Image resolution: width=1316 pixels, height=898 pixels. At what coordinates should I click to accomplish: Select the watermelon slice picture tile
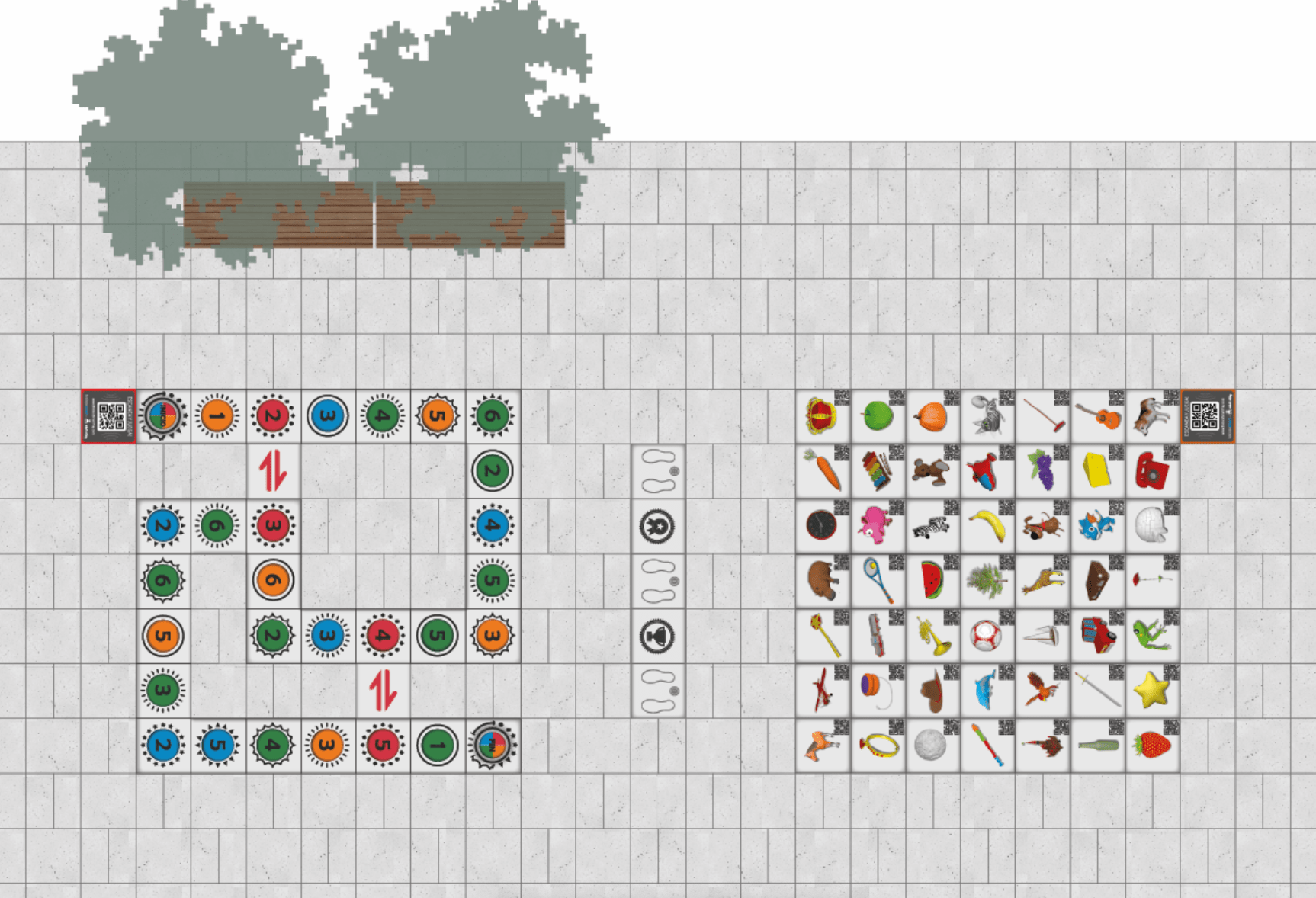[932, 580]
